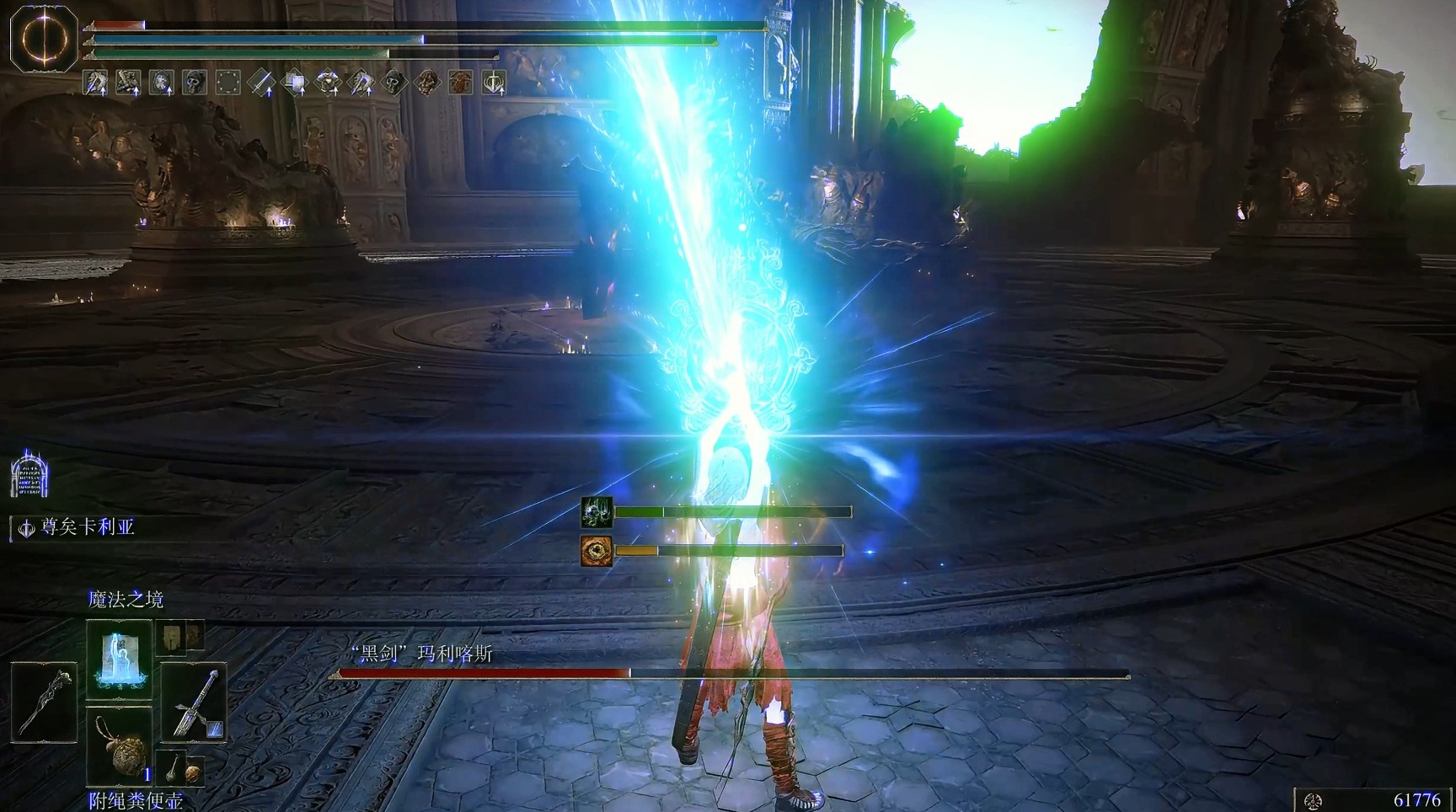Choose the greatsword in the right-hand slot
Viewport: 1456px width, 812px height.
coord(194,702)
